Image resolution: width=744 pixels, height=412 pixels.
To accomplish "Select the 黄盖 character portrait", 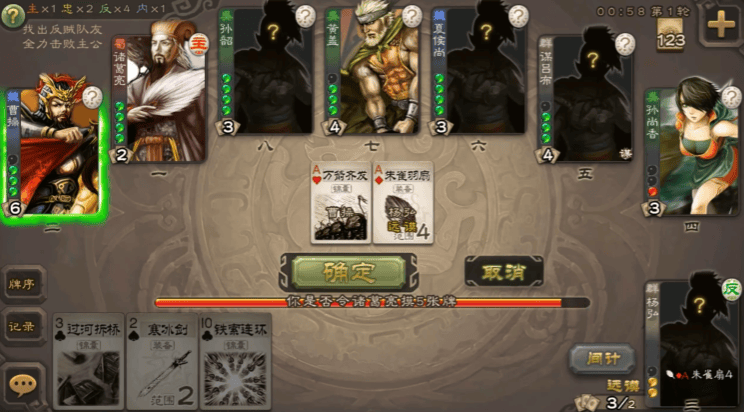I will click(x=377, y=72).
